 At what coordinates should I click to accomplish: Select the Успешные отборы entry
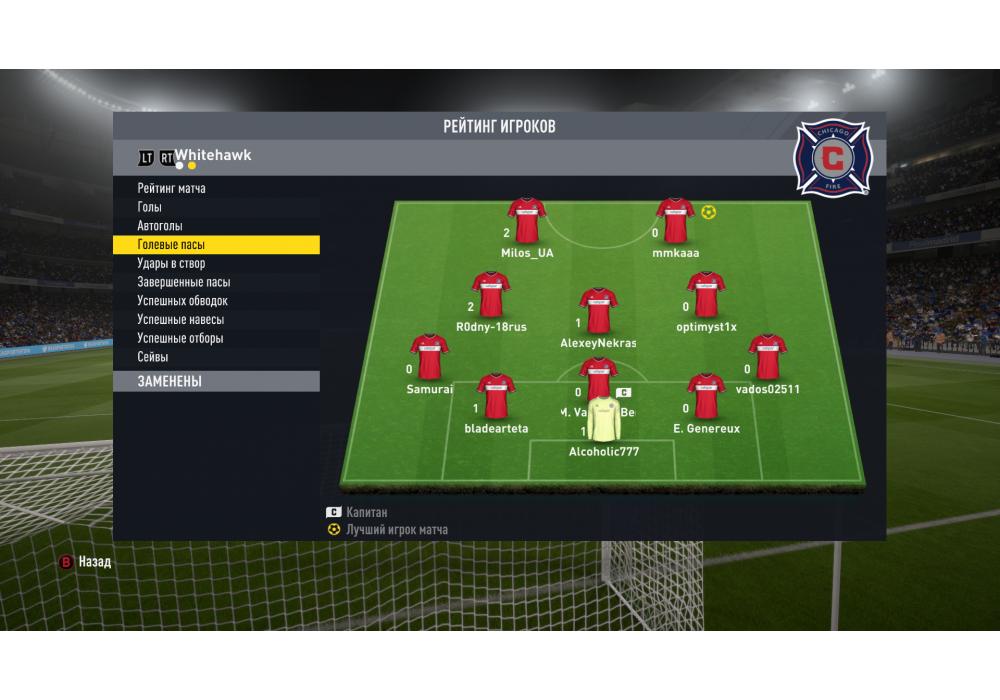pyautogui.click(x=181, y=338)
